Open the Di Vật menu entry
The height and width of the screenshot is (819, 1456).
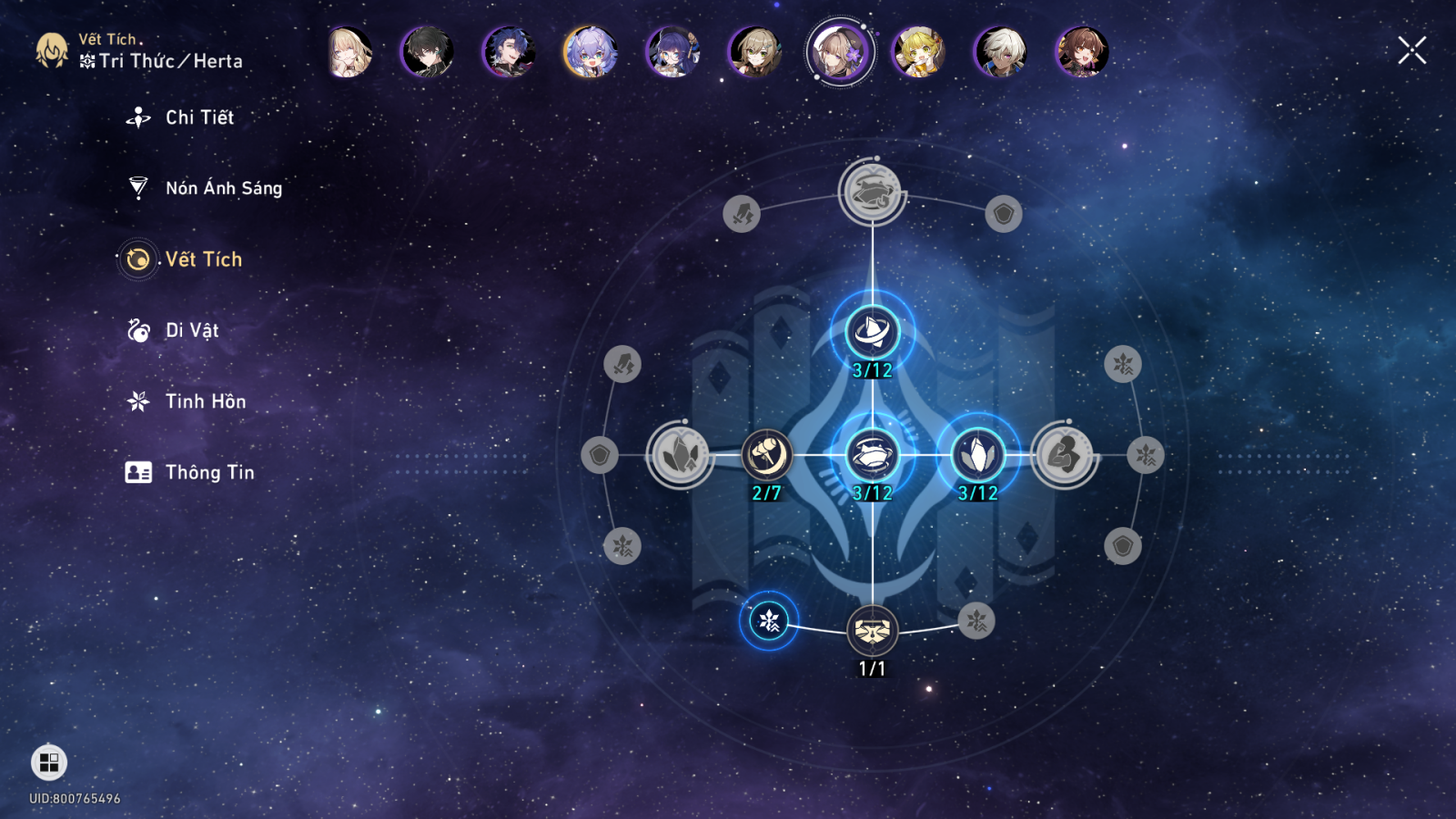[191, 330]
